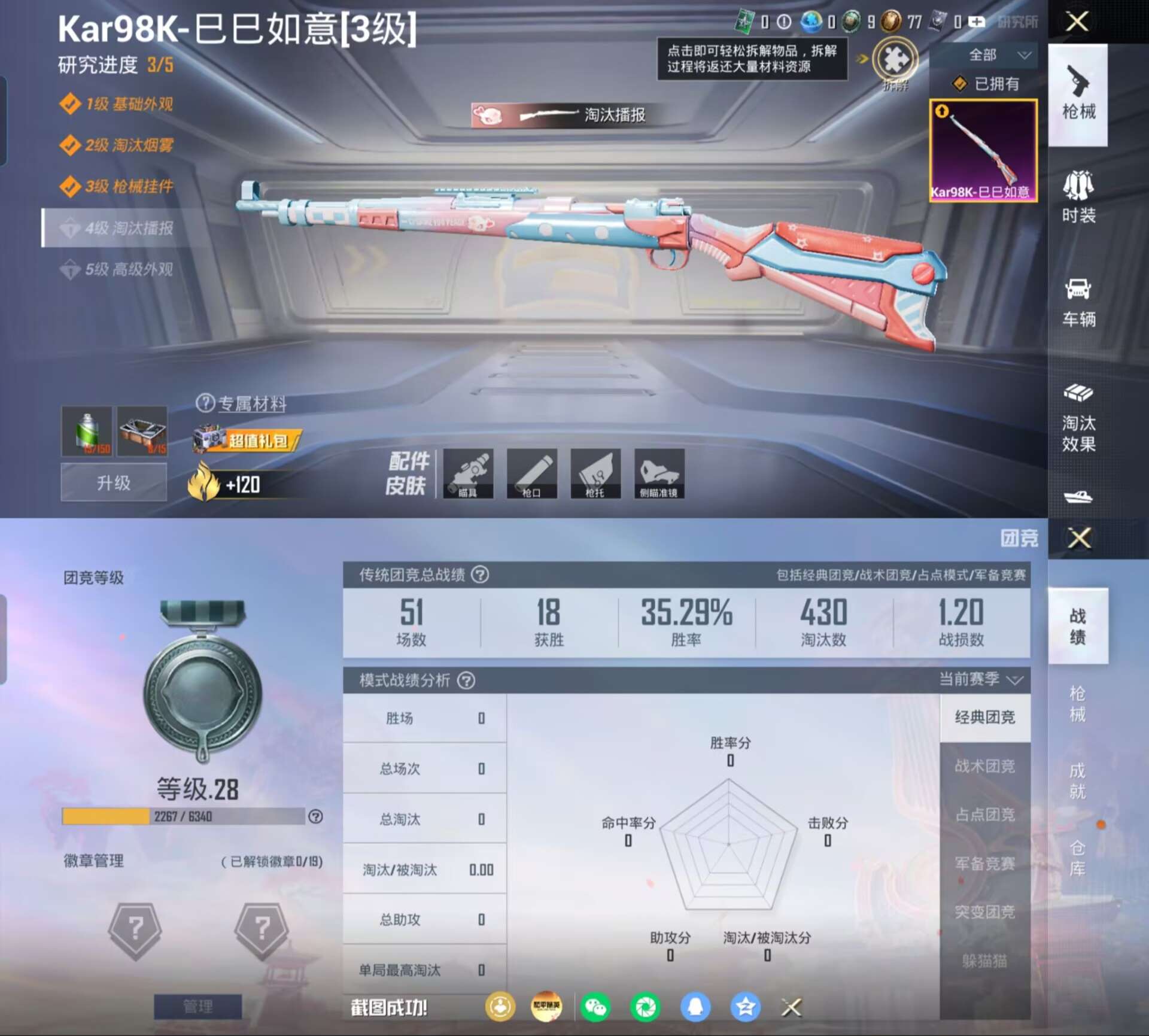1149x1036 pixels.
Task: Select the Kar98K-巴巴如意 skin thumbnail
Action: 983,150
